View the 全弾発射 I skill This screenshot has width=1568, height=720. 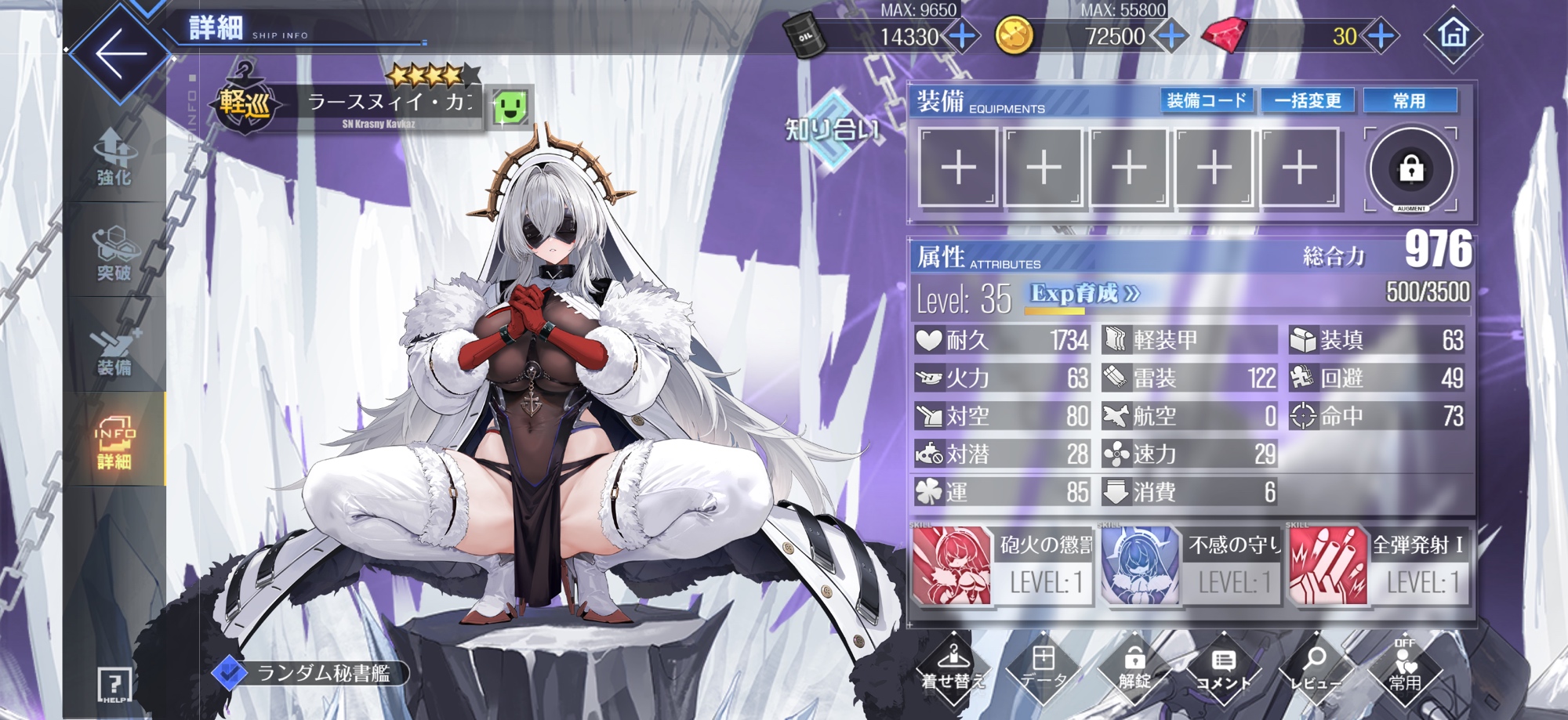[1378, 566]
